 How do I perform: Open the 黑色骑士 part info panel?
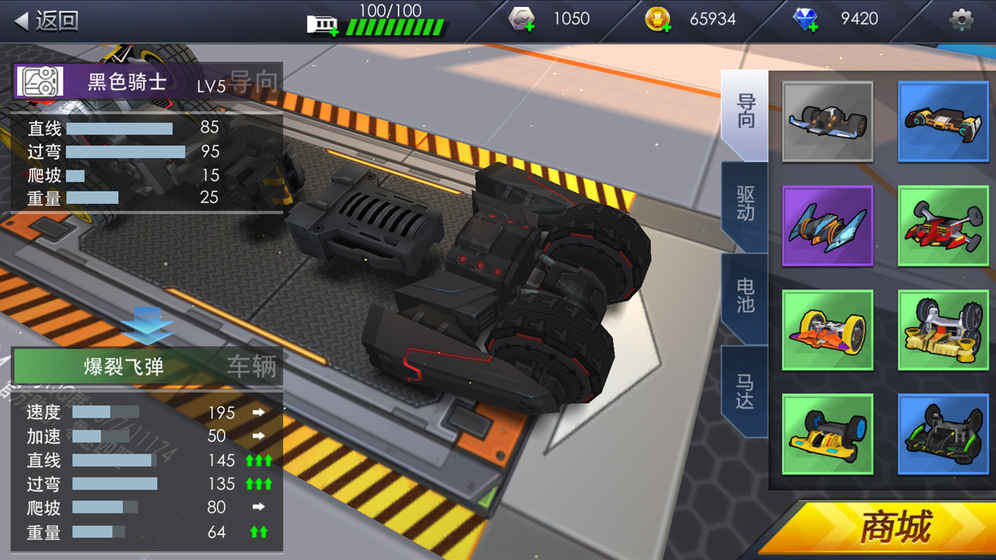(x=126, y=82)
